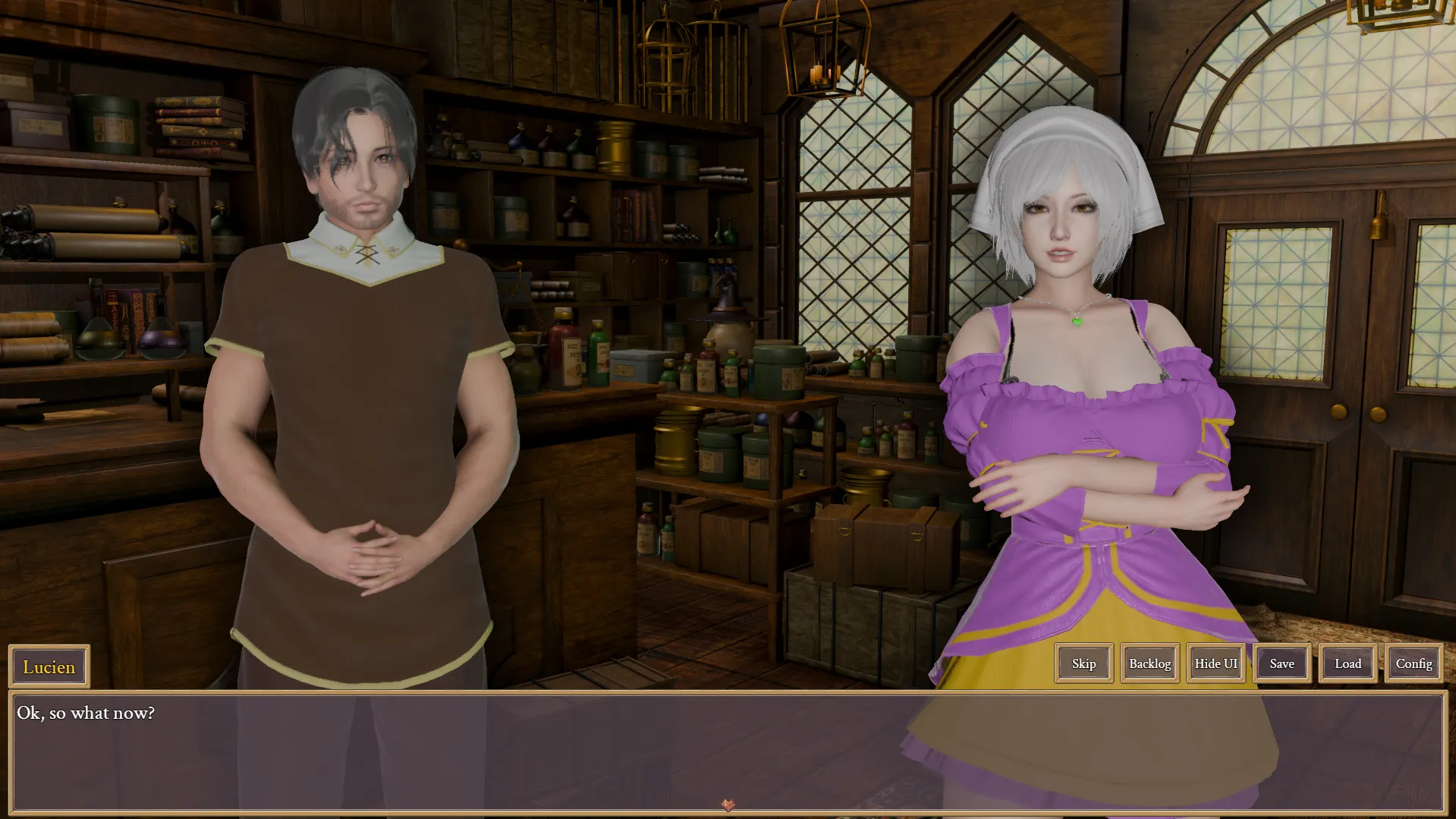
Task: Click the Skip button
Action: (x=1083, y=663)
